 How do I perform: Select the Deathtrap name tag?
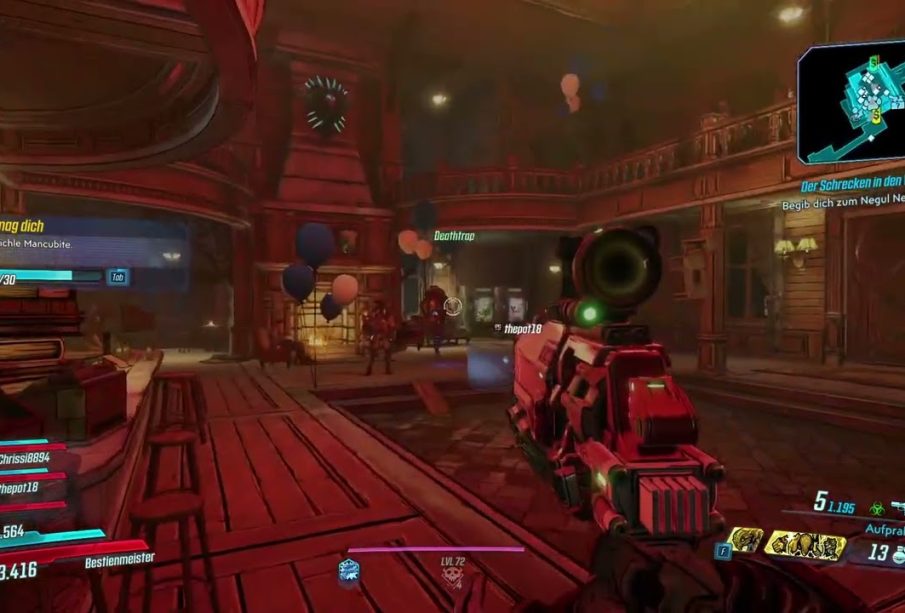pyautogui.click(x=454, y=236)
